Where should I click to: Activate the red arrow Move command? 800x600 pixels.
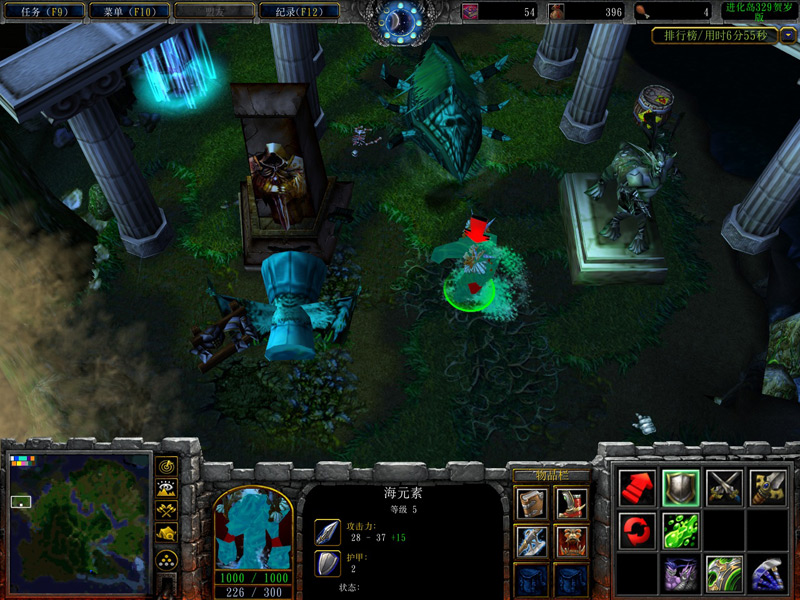[x=637, y=487]
